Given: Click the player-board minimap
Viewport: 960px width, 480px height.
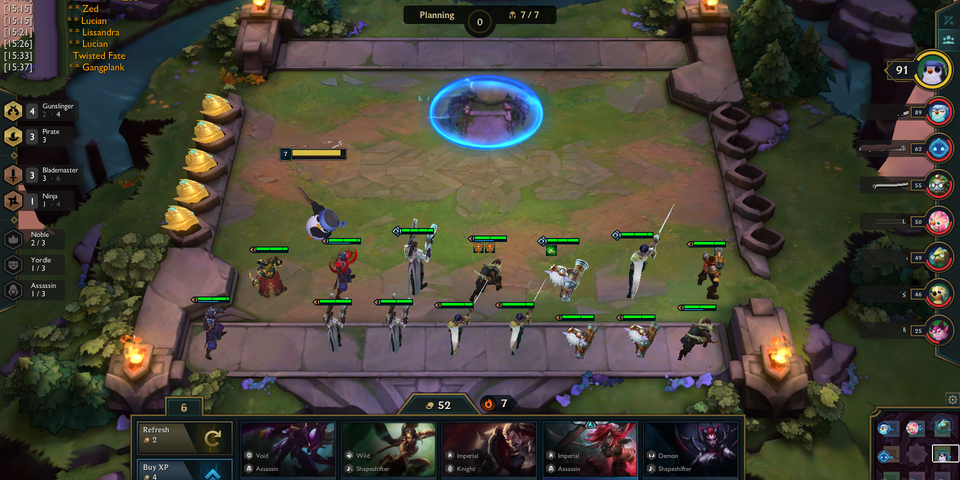Looking at the screenshot, I should [915, 446].
